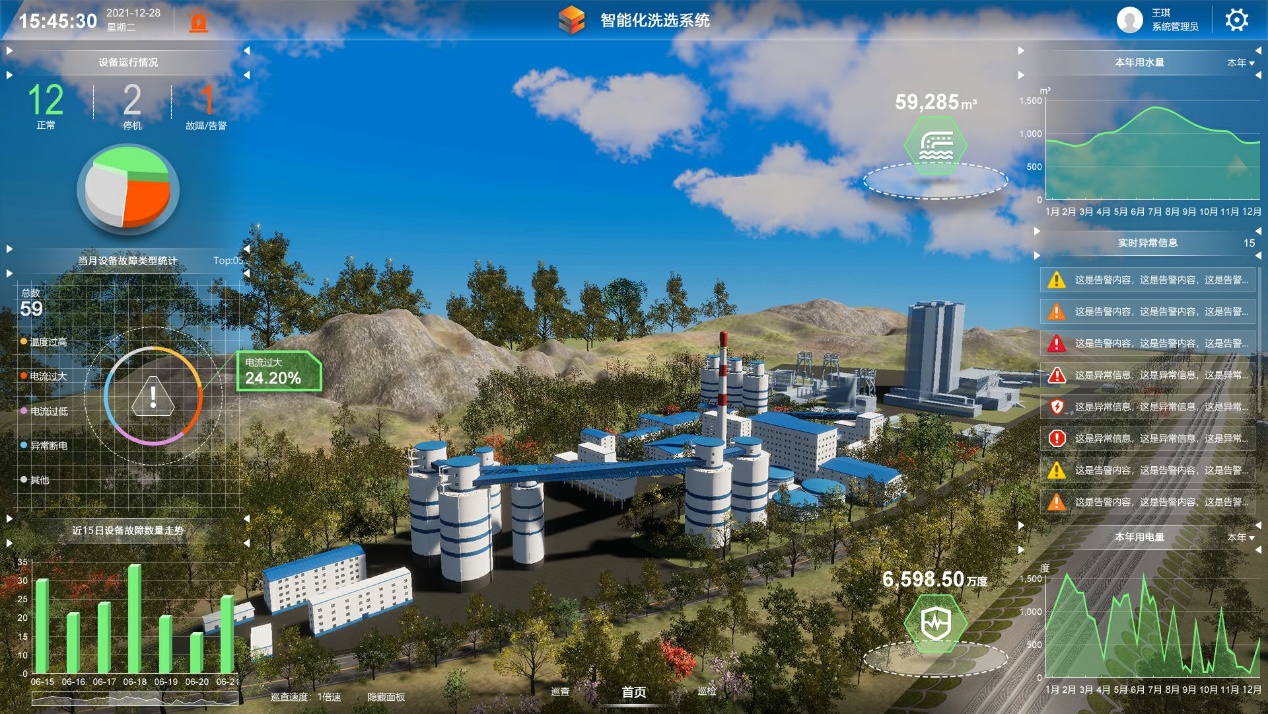Switch to the 巡查 tab

coord(560,692)
